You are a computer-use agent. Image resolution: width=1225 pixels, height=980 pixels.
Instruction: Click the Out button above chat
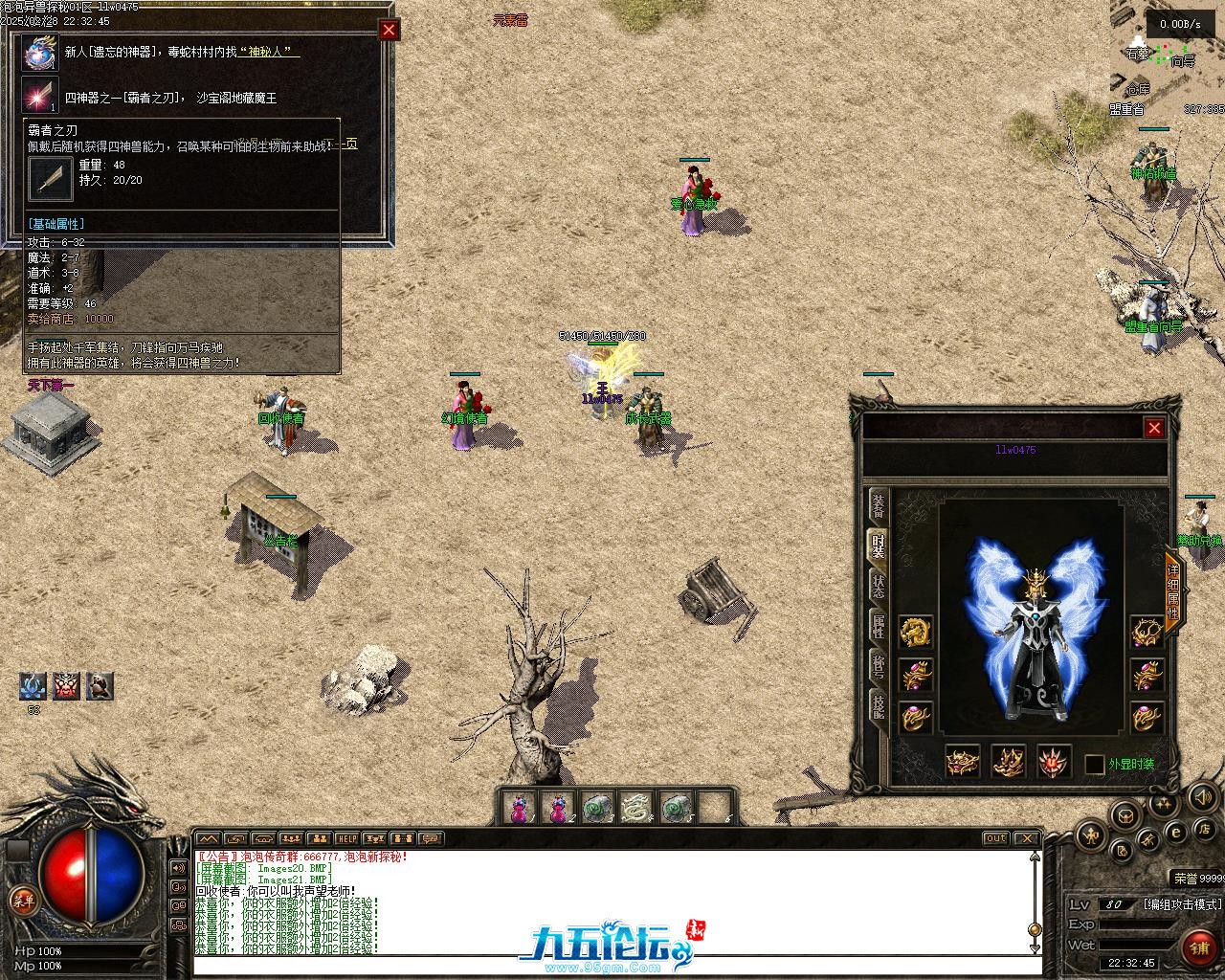tap(996, 838)
